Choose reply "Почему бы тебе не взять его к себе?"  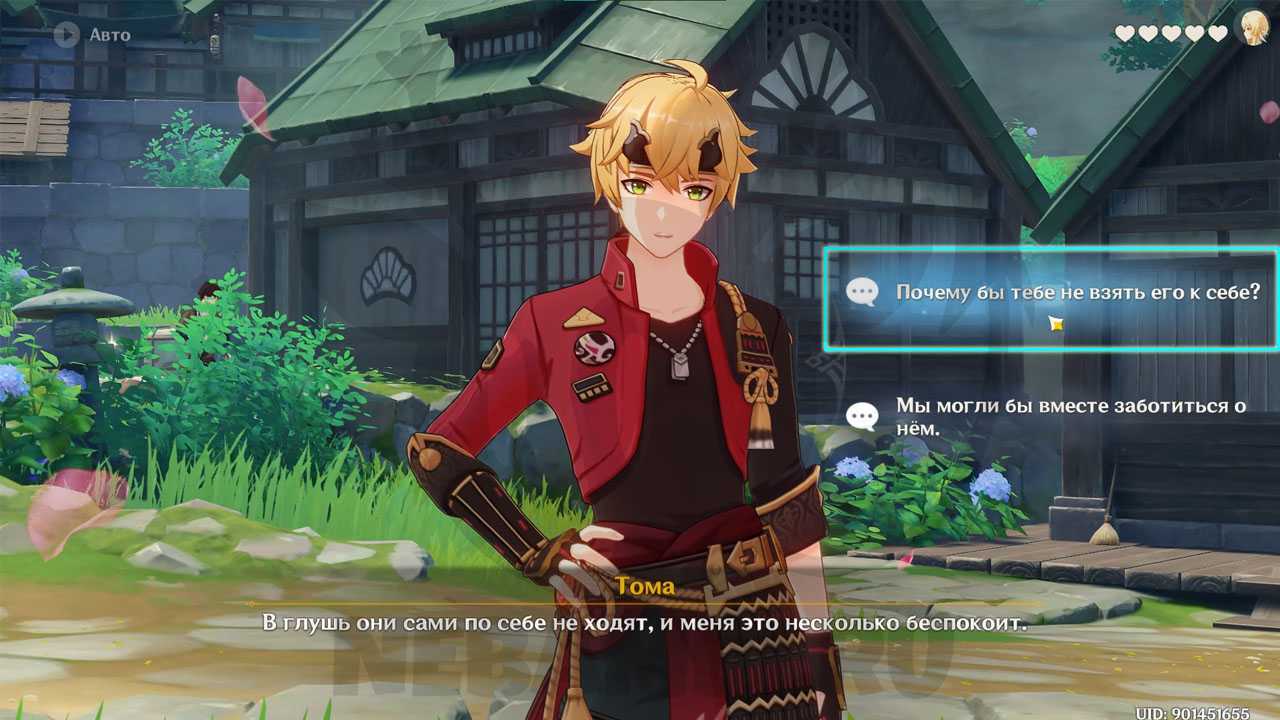point(1051,293)
